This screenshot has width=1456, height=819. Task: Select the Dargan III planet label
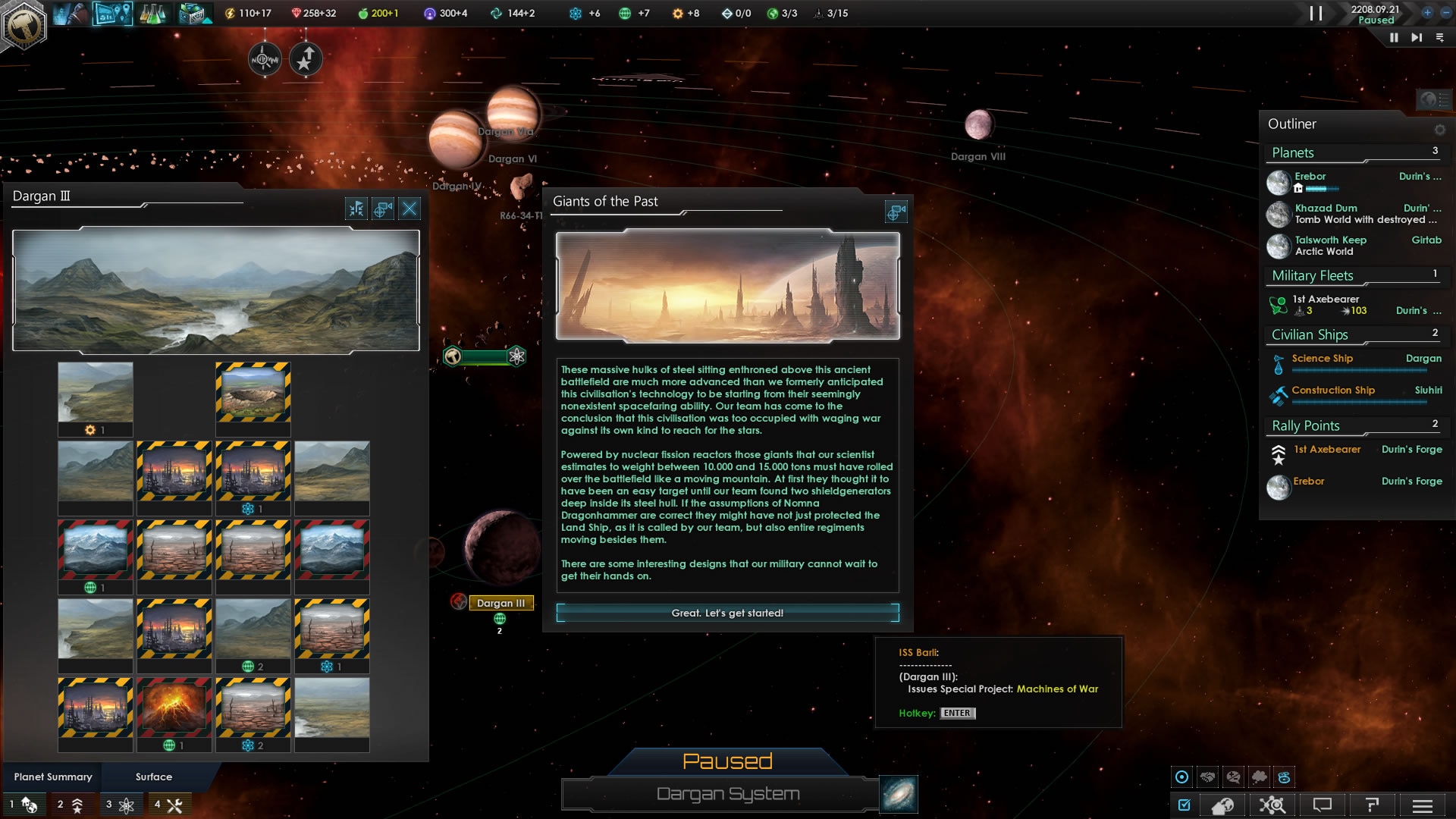[500, 603]
